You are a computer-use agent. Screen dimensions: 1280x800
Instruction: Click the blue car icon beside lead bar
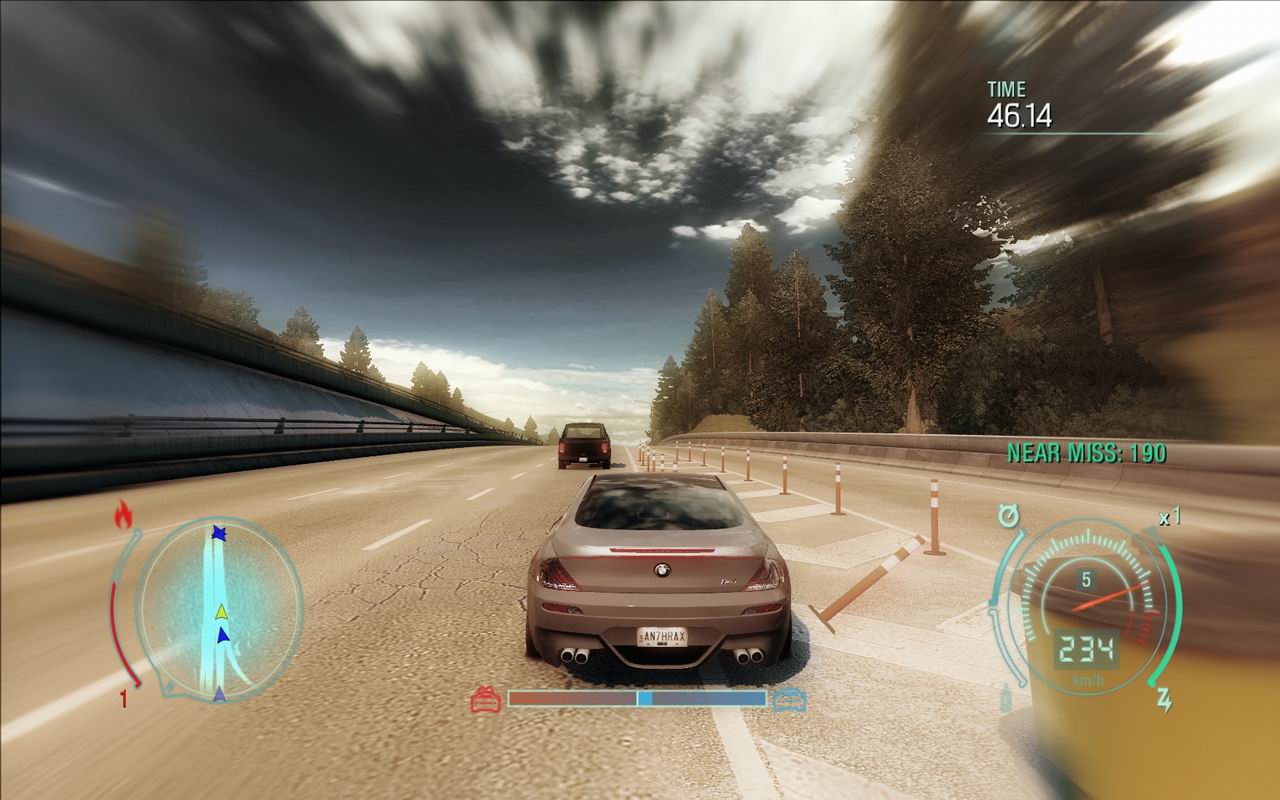[788, 698]
